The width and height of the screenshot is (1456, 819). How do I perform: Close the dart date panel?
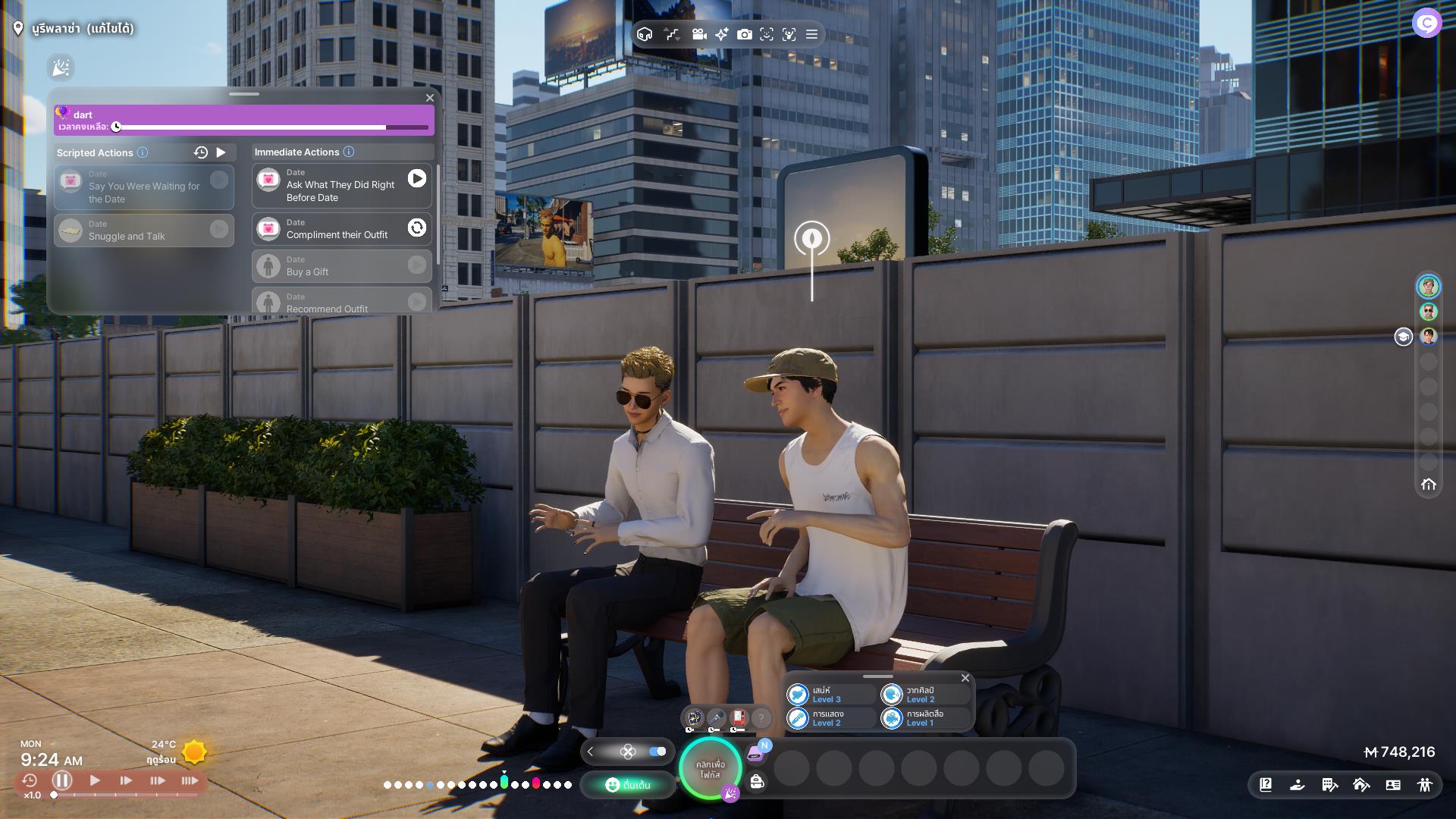[x=430, y=98]
